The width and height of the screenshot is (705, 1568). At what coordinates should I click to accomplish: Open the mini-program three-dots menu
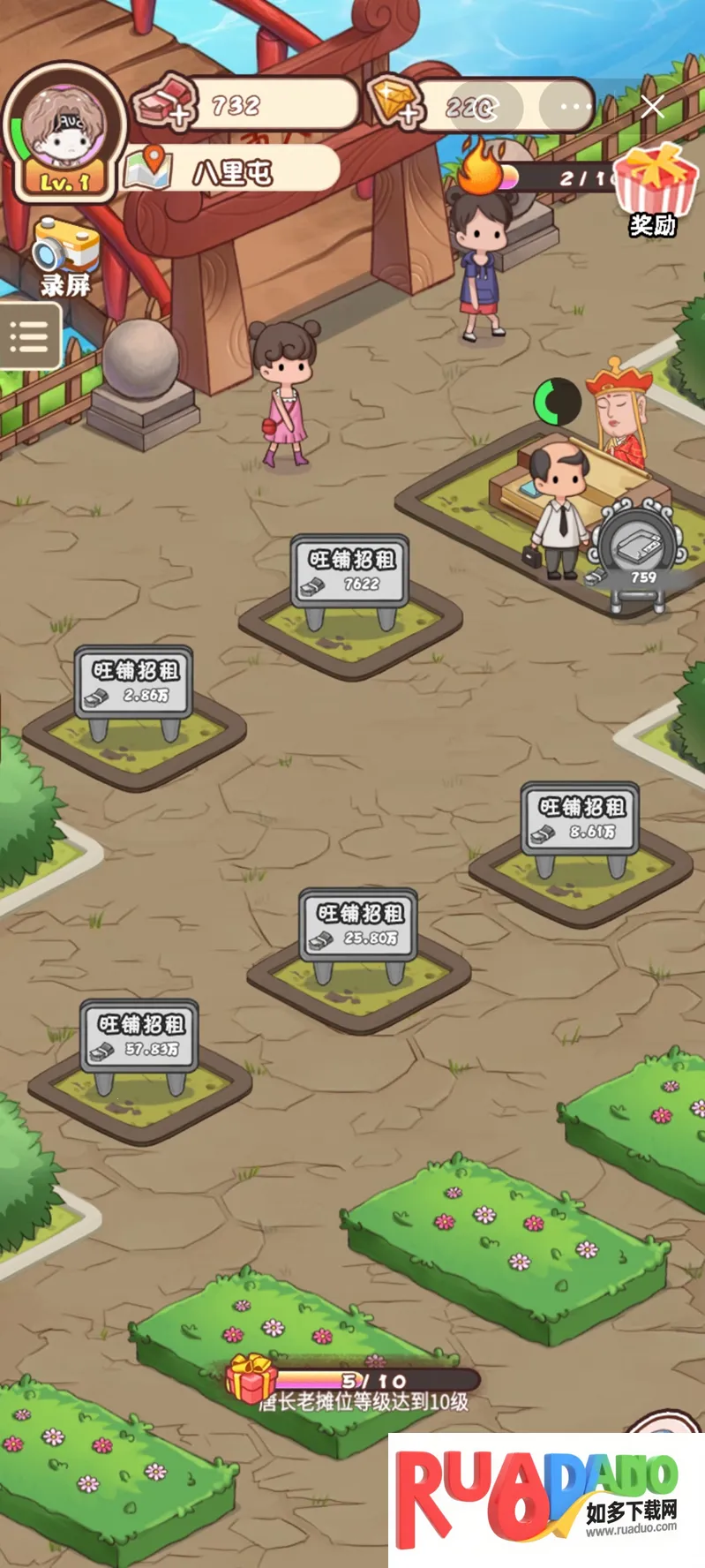[575, 107]
